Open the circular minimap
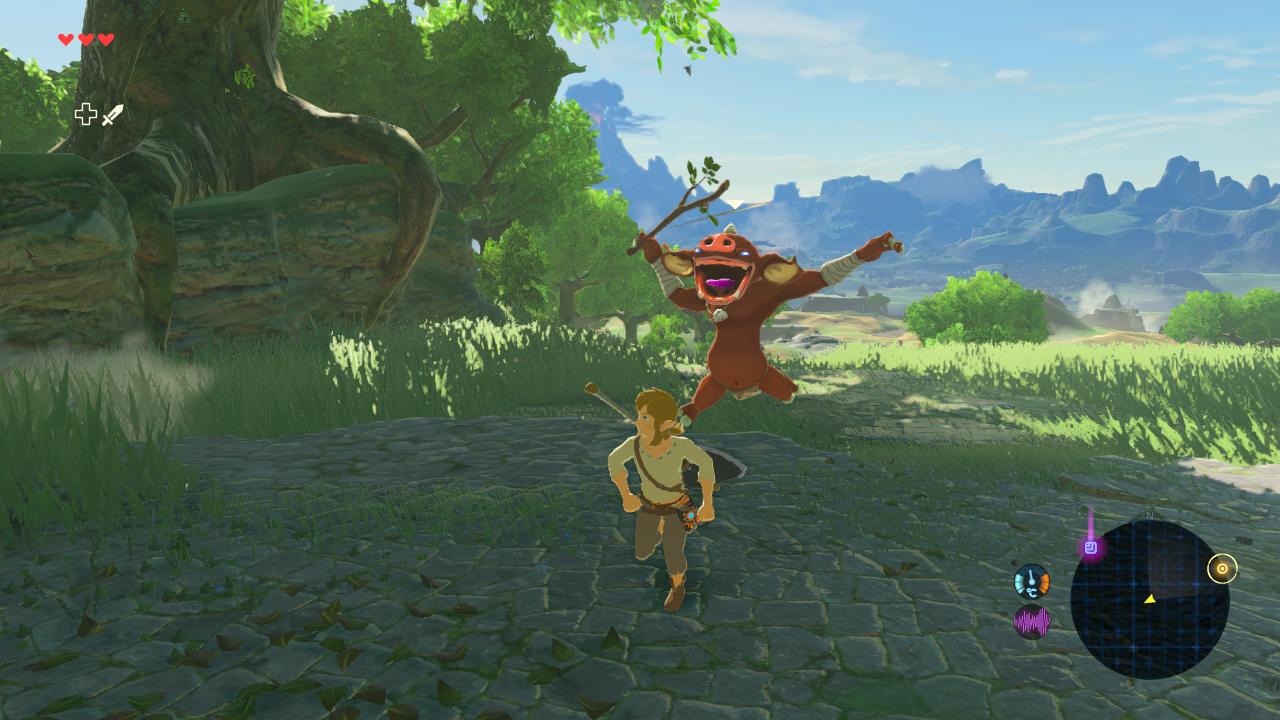 point(1149,599)
